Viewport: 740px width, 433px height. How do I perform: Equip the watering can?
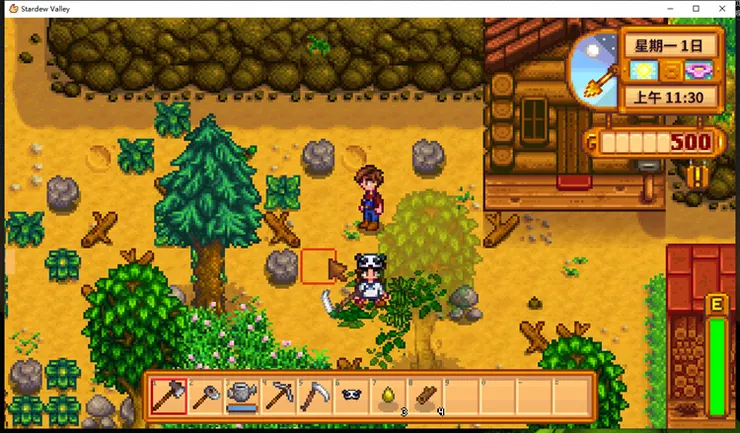point(240,396)
